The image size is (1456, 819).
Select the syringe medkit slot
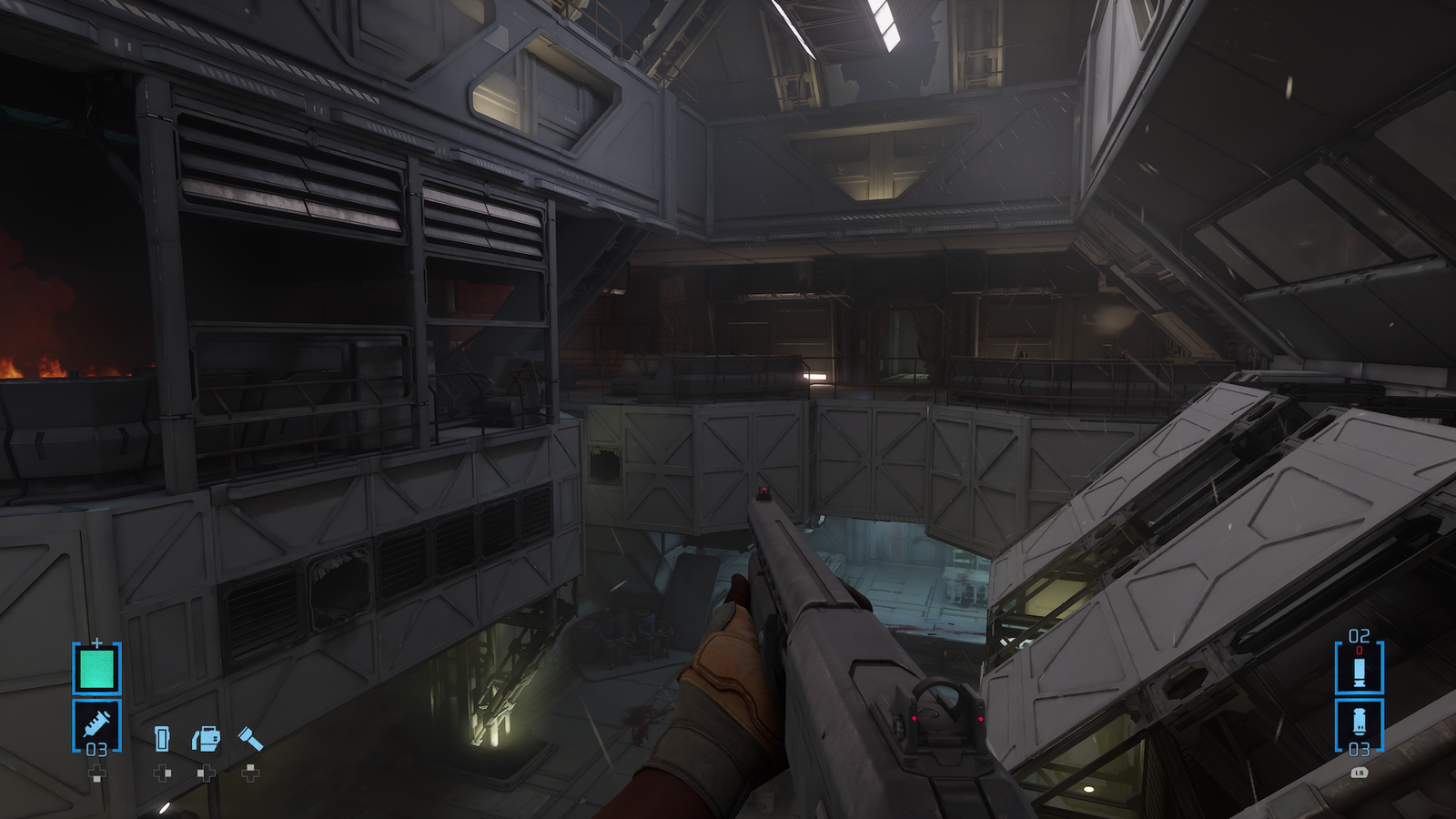96,725
